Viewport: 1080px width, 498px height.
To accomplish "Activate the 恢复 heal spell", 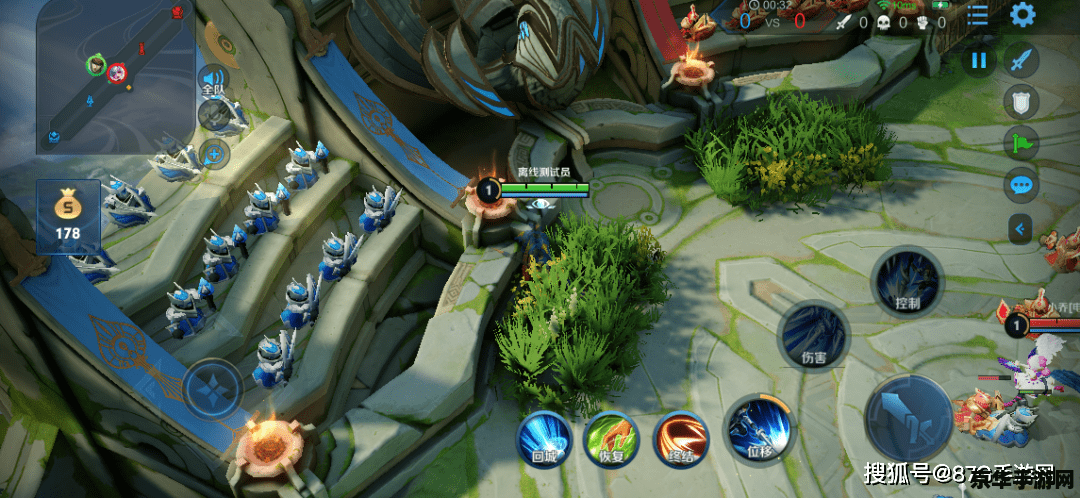I will click(x=612, y=439).
